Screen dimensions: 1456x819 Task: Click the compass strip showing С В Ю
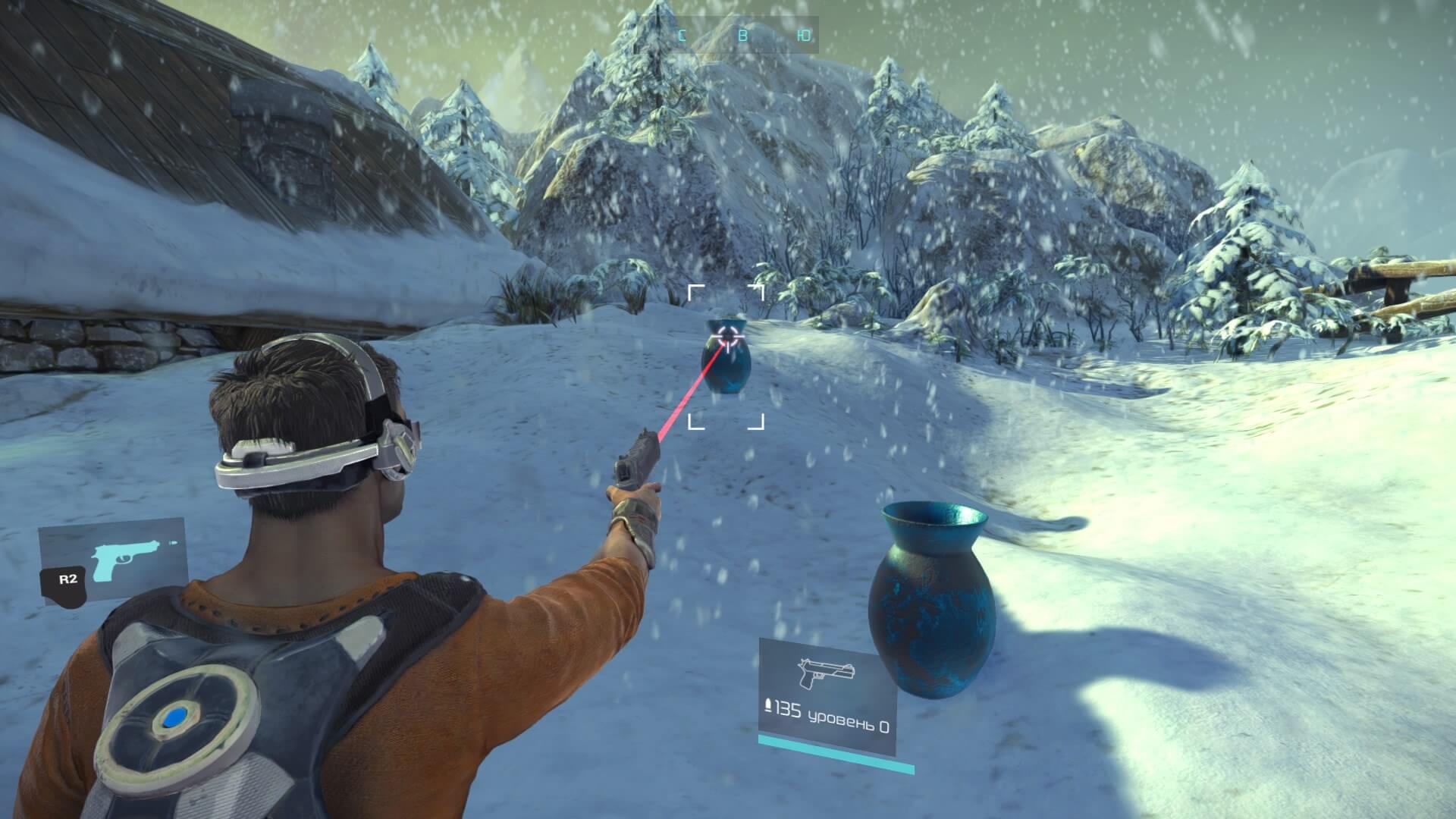(x=744, y=35)
